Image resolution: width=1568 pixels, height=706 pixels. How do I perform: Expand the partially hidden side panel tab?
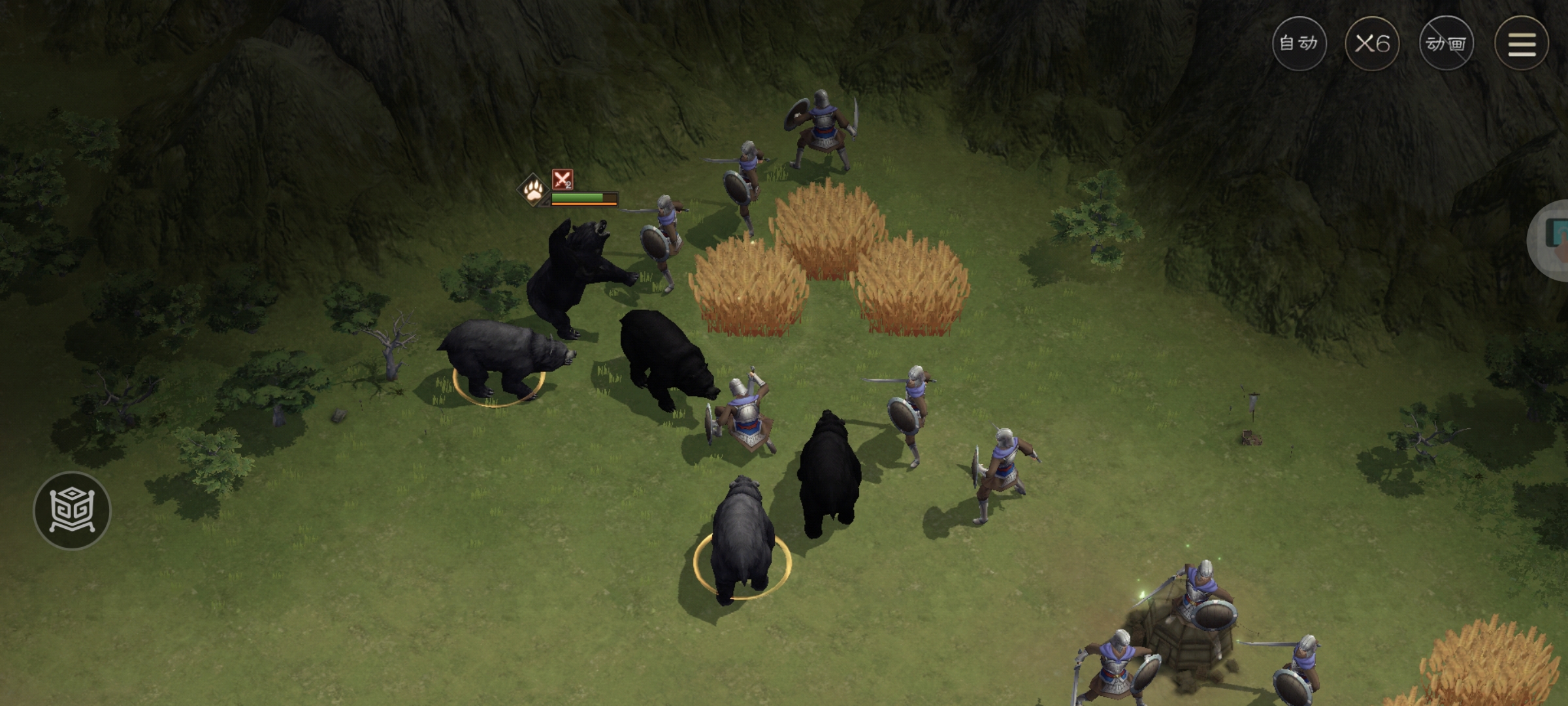pyautogui.click(x=1552, y=241)
